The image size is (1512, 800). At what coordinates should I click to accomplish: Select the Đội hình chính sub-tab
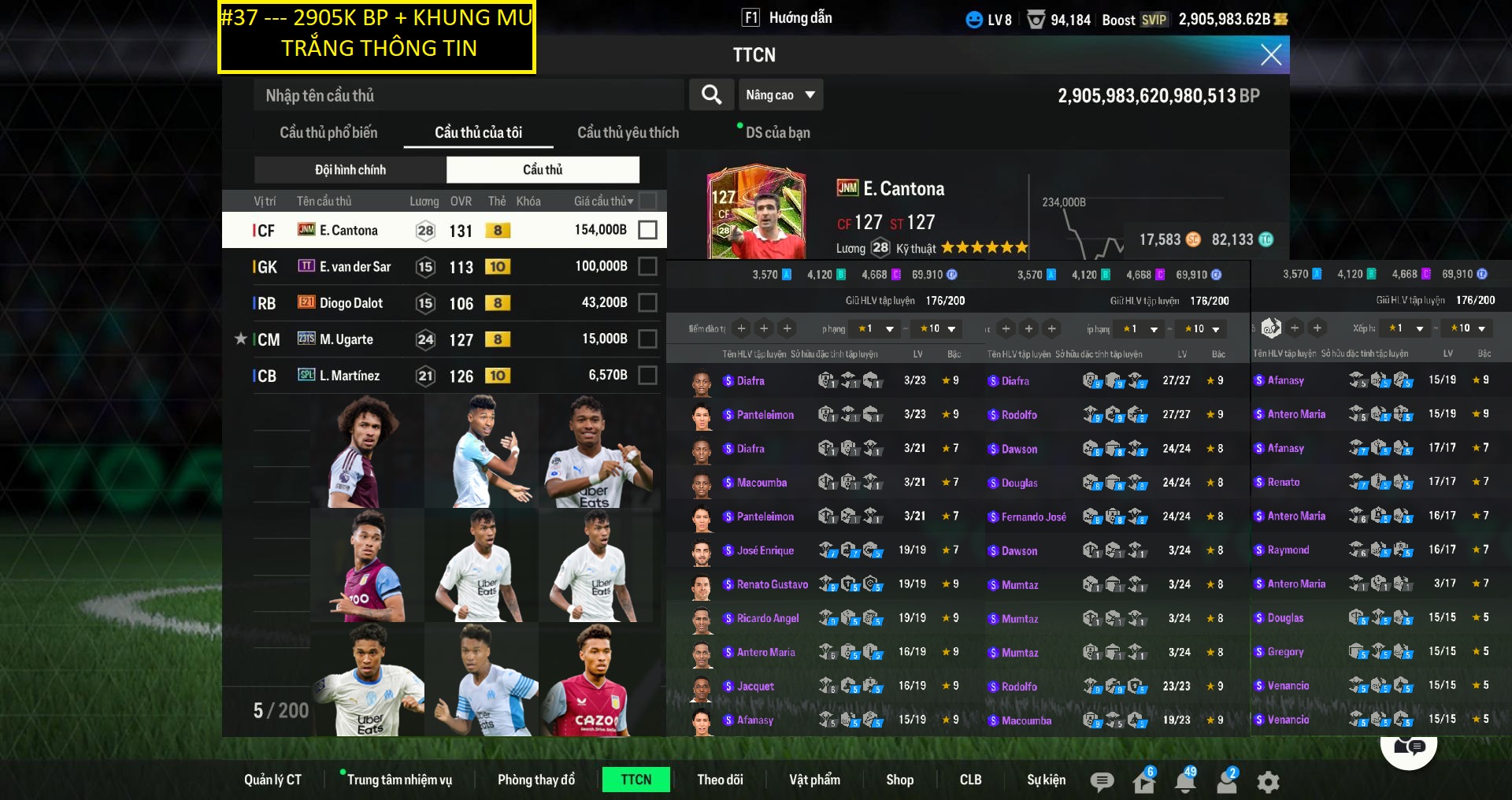(350, 169)
